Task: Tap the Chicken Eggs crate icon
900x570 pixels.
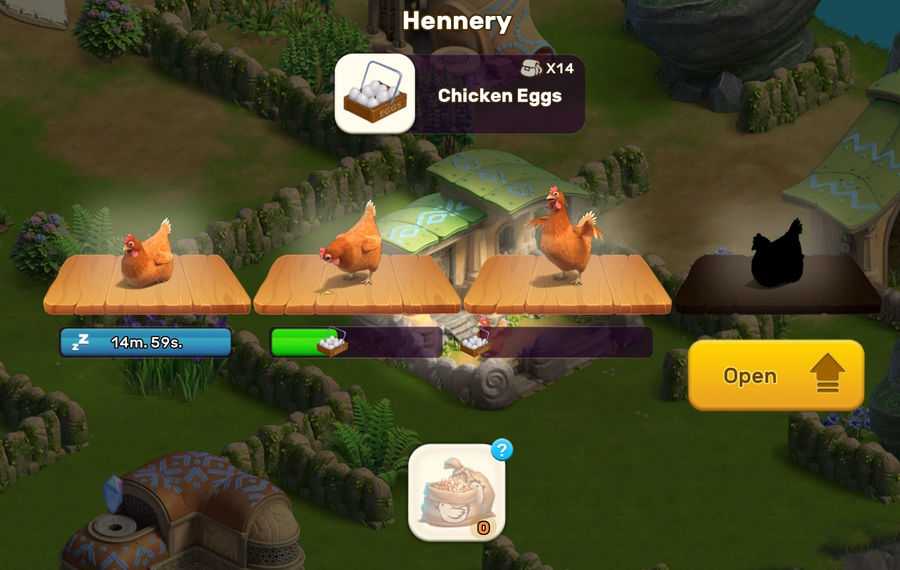Action: point(374,94)
